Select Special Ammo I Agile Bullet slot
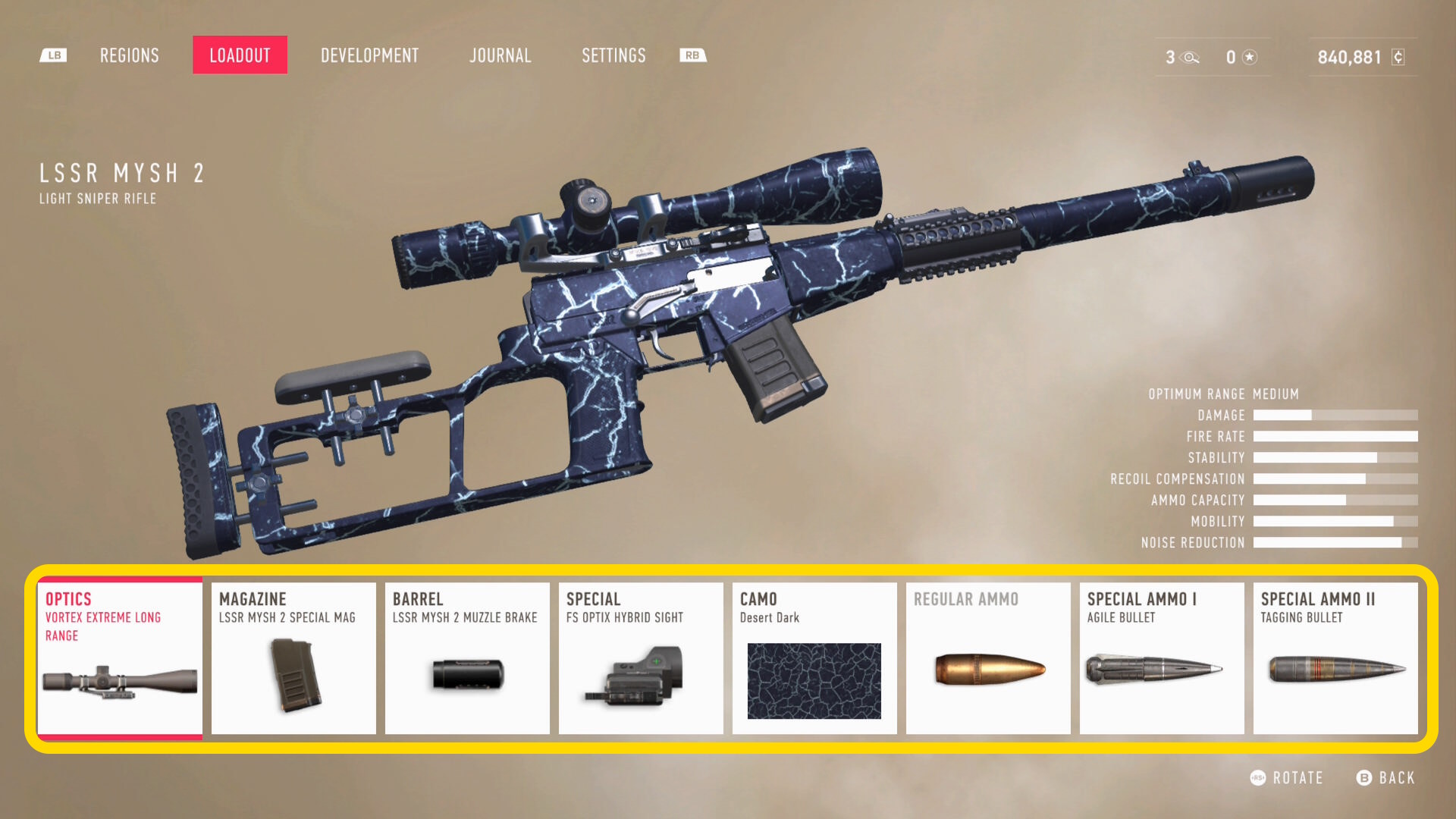The image size is (1456, 819). [1162, 658]
